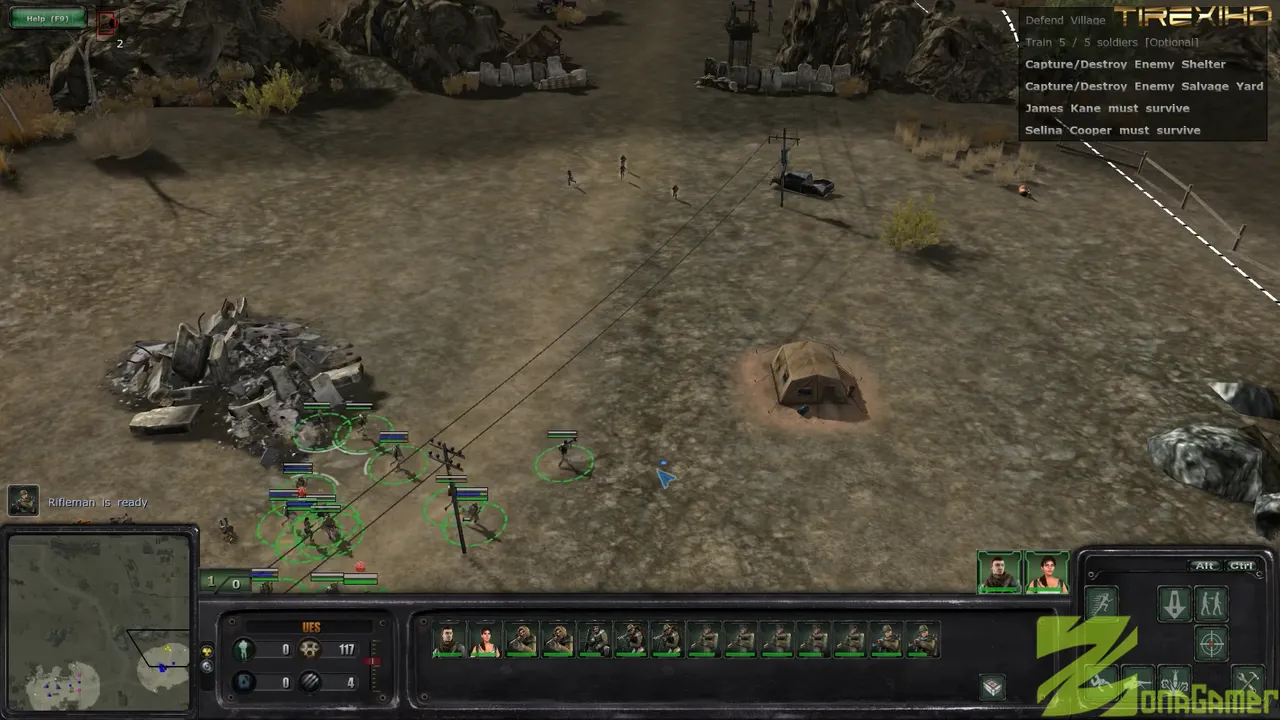Activate the sprint running-man command
Viewport: 1280px width, 720px height.
coord(1102,603)
